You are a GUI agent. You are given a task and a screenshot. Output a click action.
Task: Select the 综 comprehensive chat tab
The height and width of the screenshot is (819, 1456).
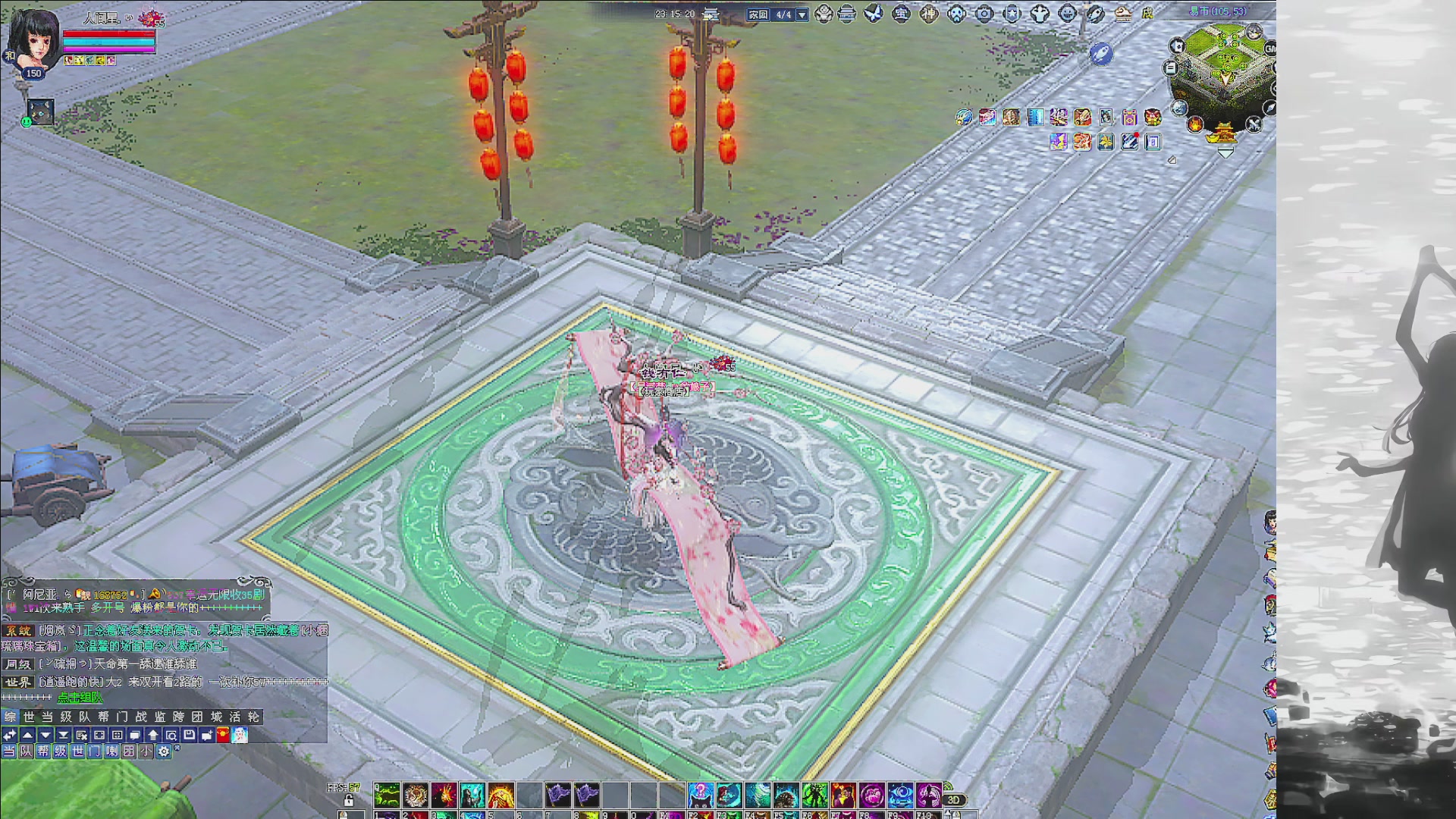[10, 716]
